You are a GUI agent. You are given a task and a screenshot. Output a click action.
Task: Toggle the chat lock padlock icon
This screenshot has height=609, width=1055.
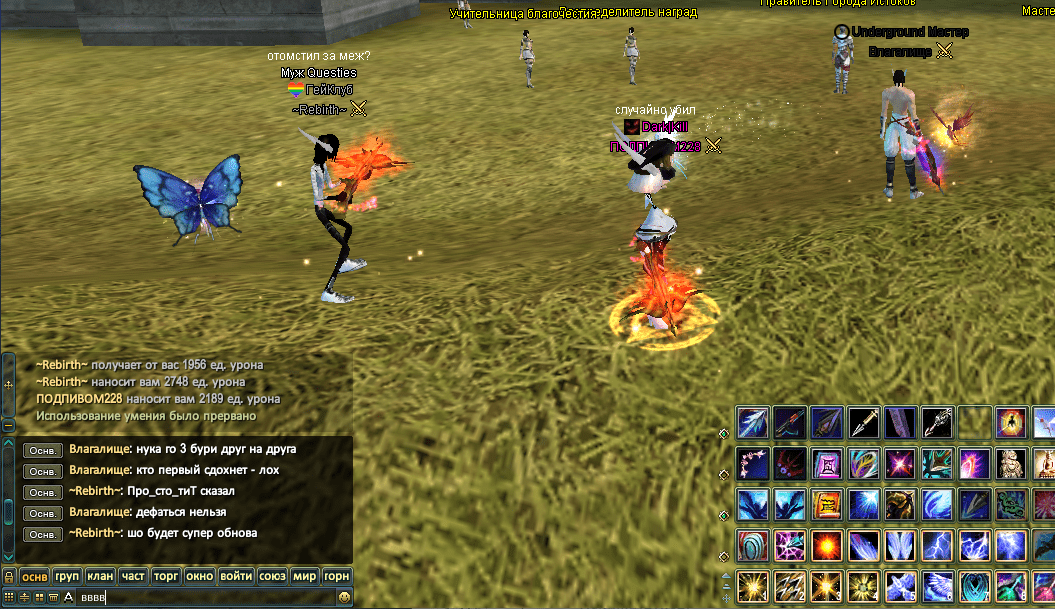point(8,577)
